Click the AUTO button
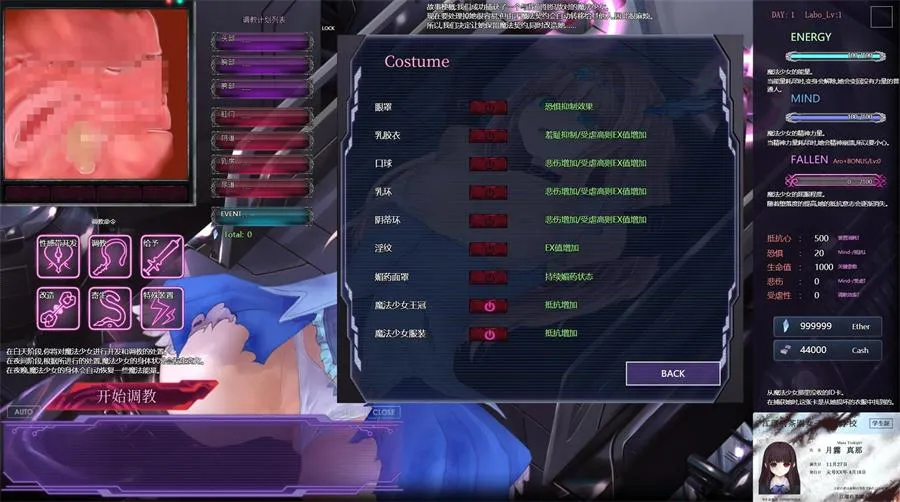900x502 pixels. pos(24,412)
